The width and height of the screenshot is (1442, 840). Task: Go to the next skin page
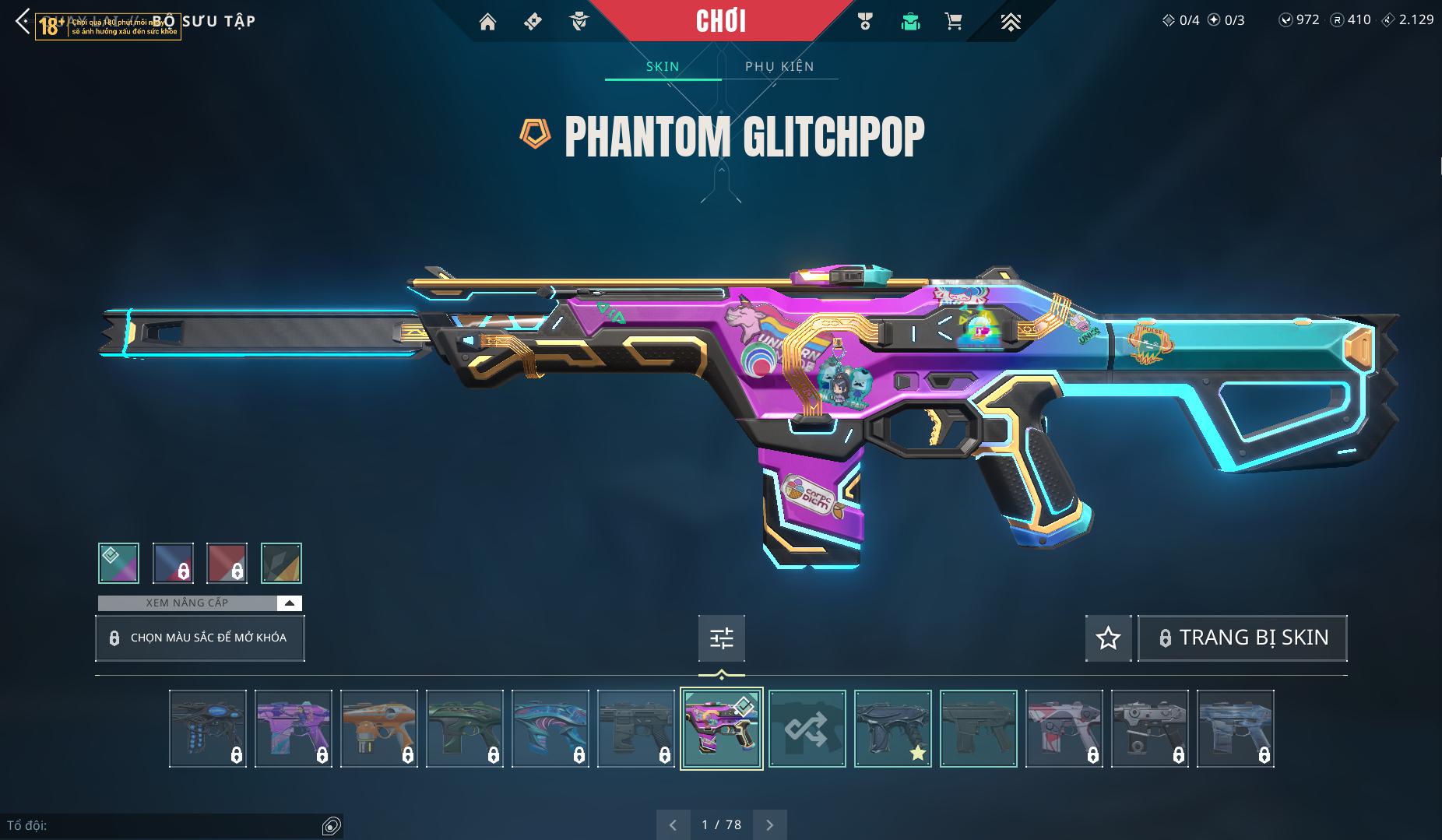pyautogui.click(x=770, y=824)
